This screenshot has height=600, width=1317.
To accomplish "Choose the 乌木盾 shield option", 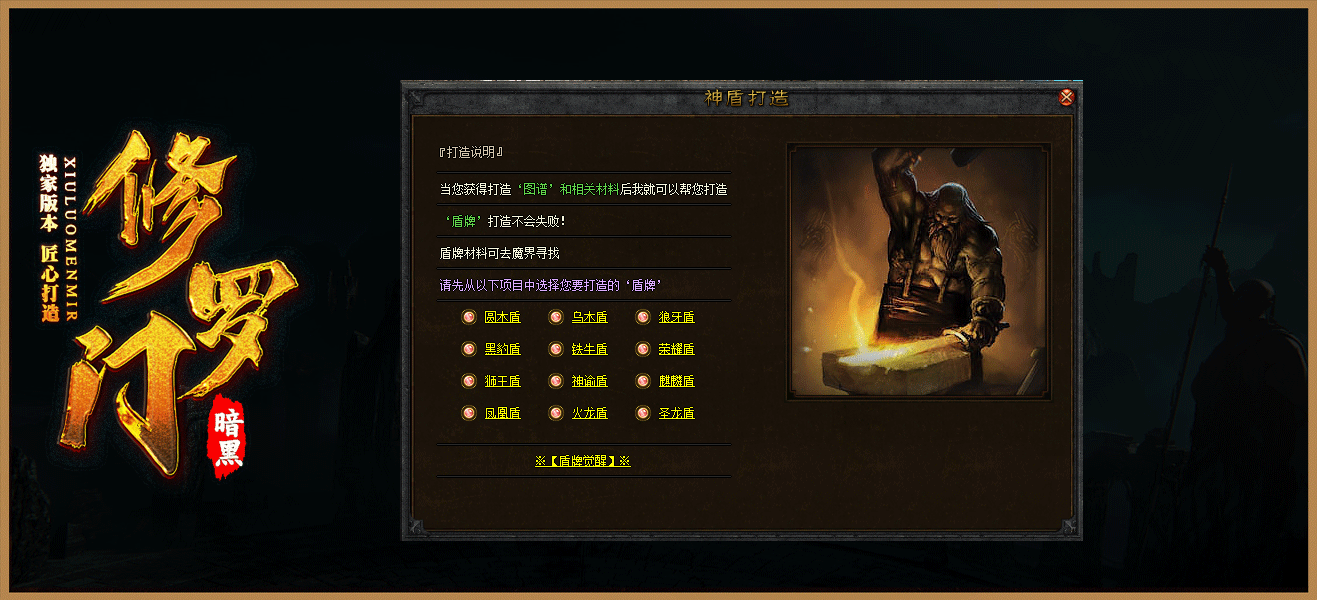I will (589, 318).
